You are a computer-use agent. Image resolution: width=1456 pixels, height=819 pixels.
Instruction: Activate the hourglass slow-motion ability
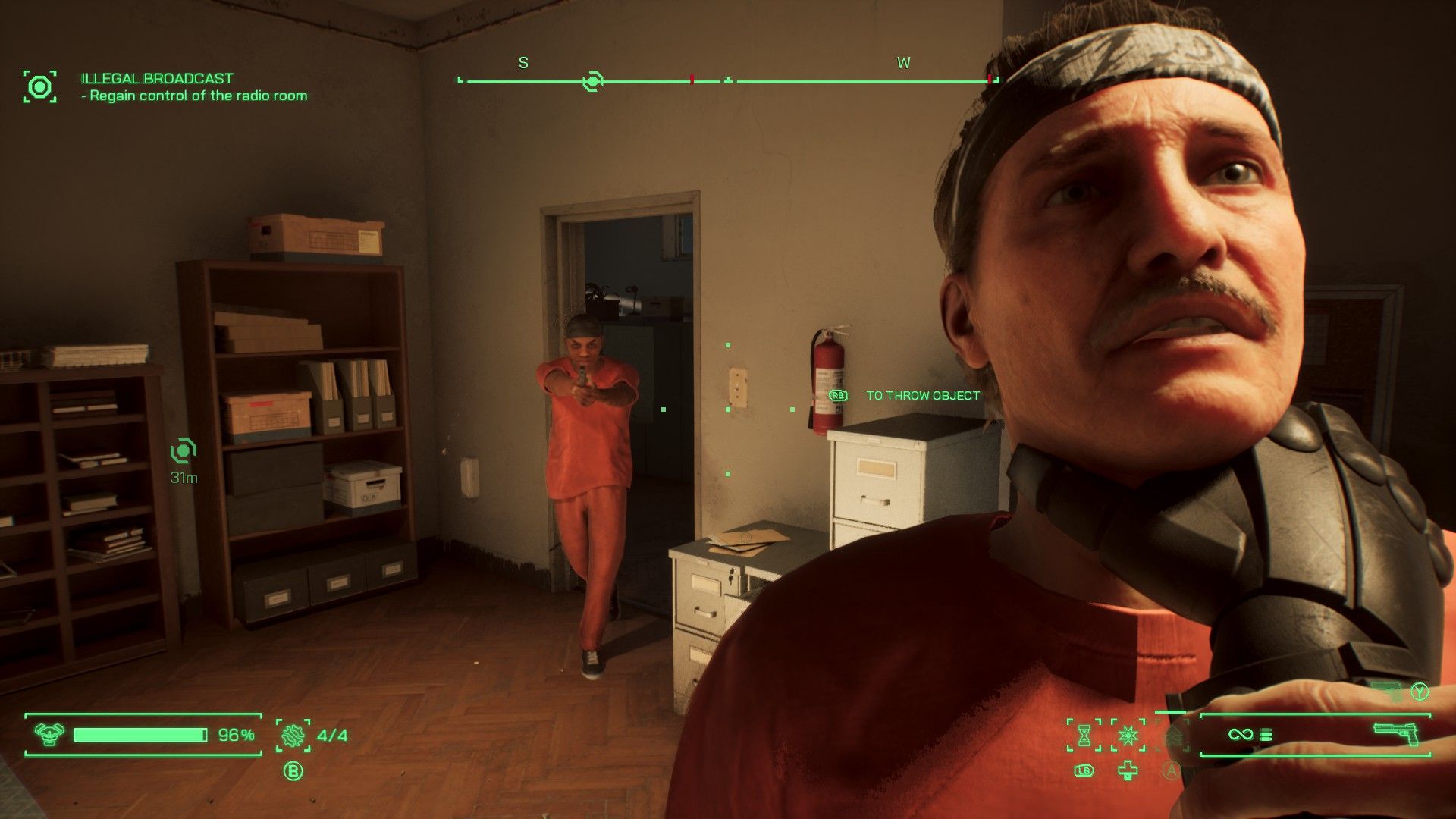tap(1084, 735)
